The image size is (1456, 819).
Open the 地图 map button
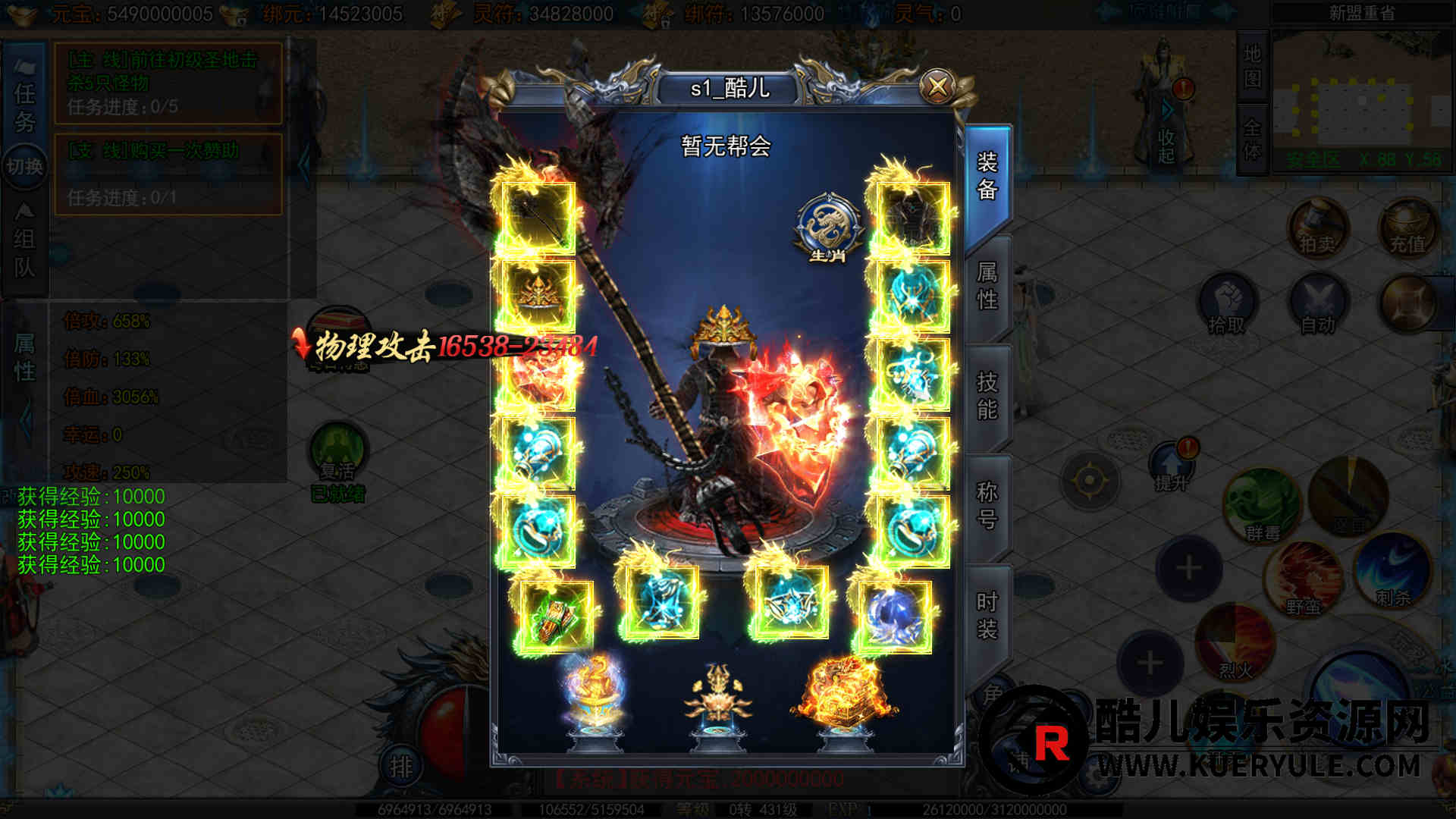coord(1252,66)
